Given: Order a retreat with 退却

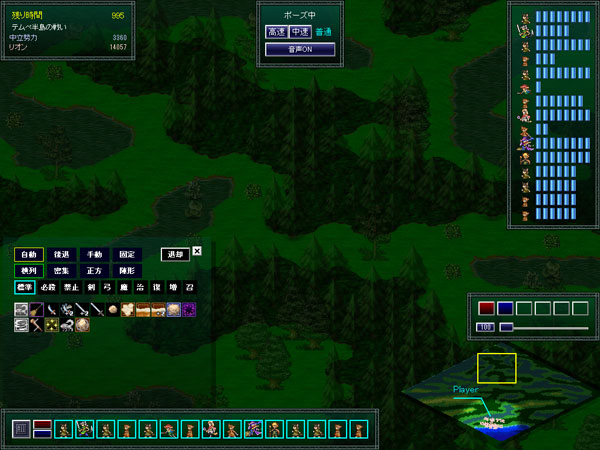Looking at the screenshot, I should pos(175,254).
